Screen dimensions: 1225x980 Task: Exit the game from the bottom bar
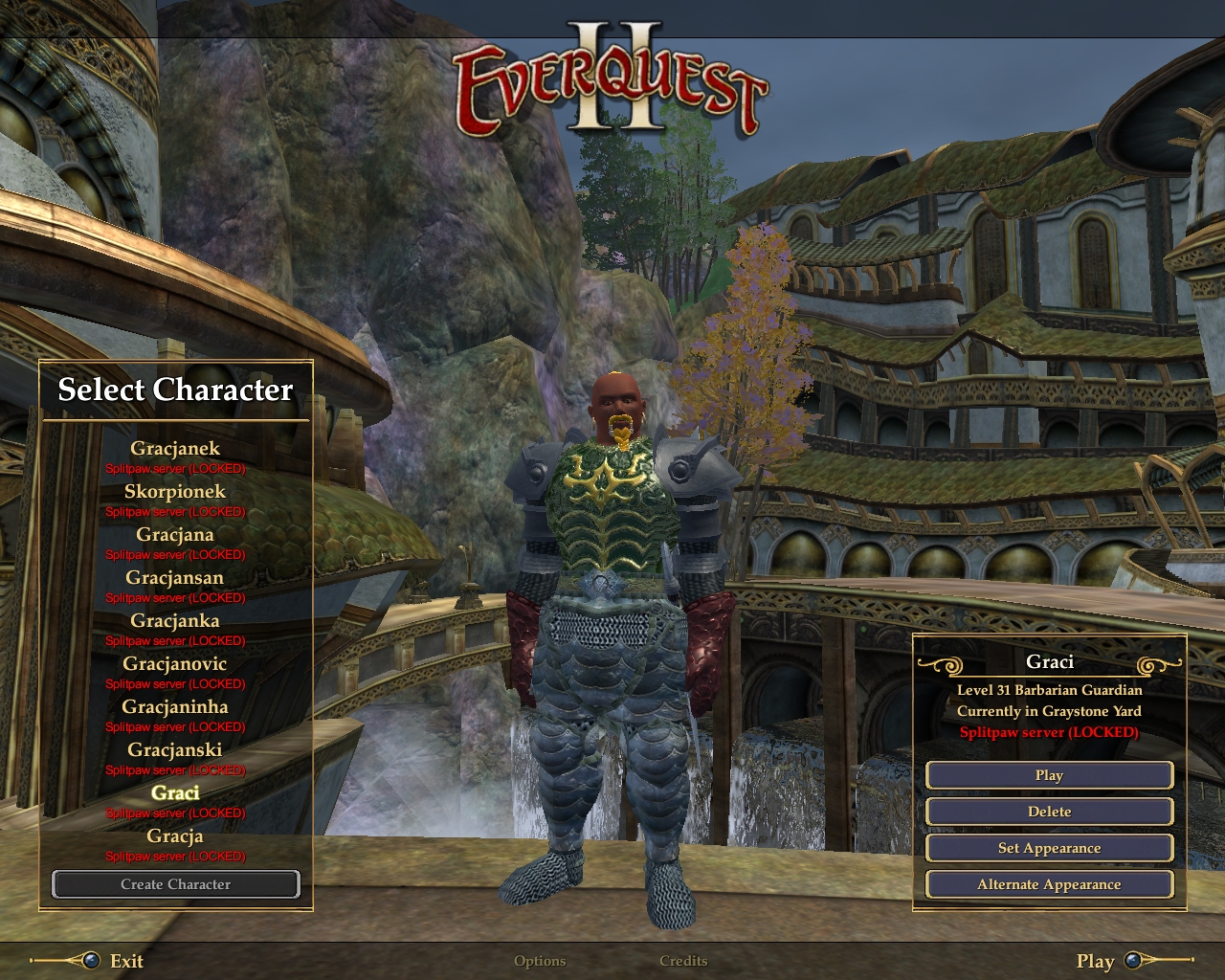(125, 961)
